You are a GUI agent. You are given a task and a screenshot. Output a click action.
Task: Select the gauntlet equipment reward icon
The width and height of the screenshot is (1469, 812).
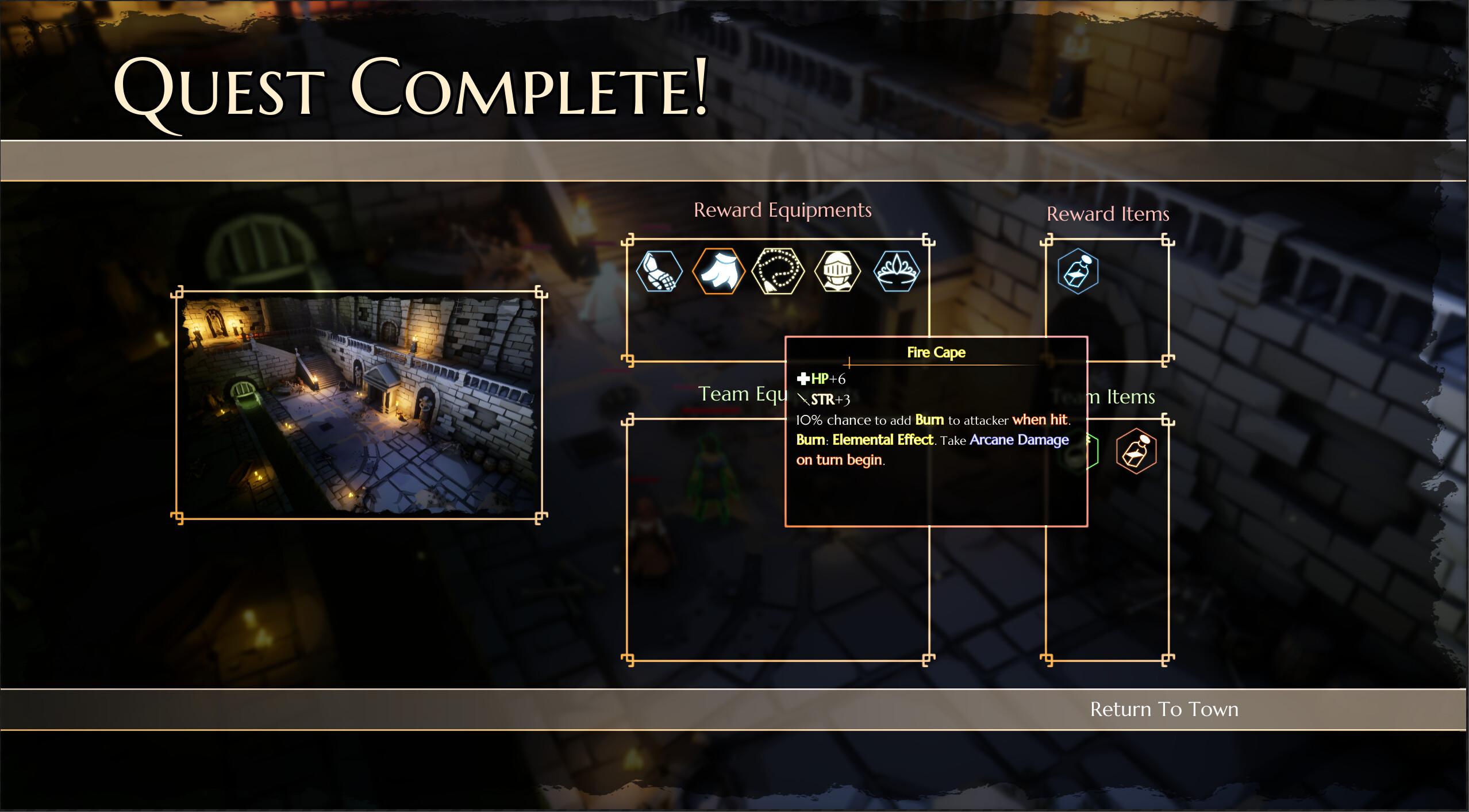(660, 271)
